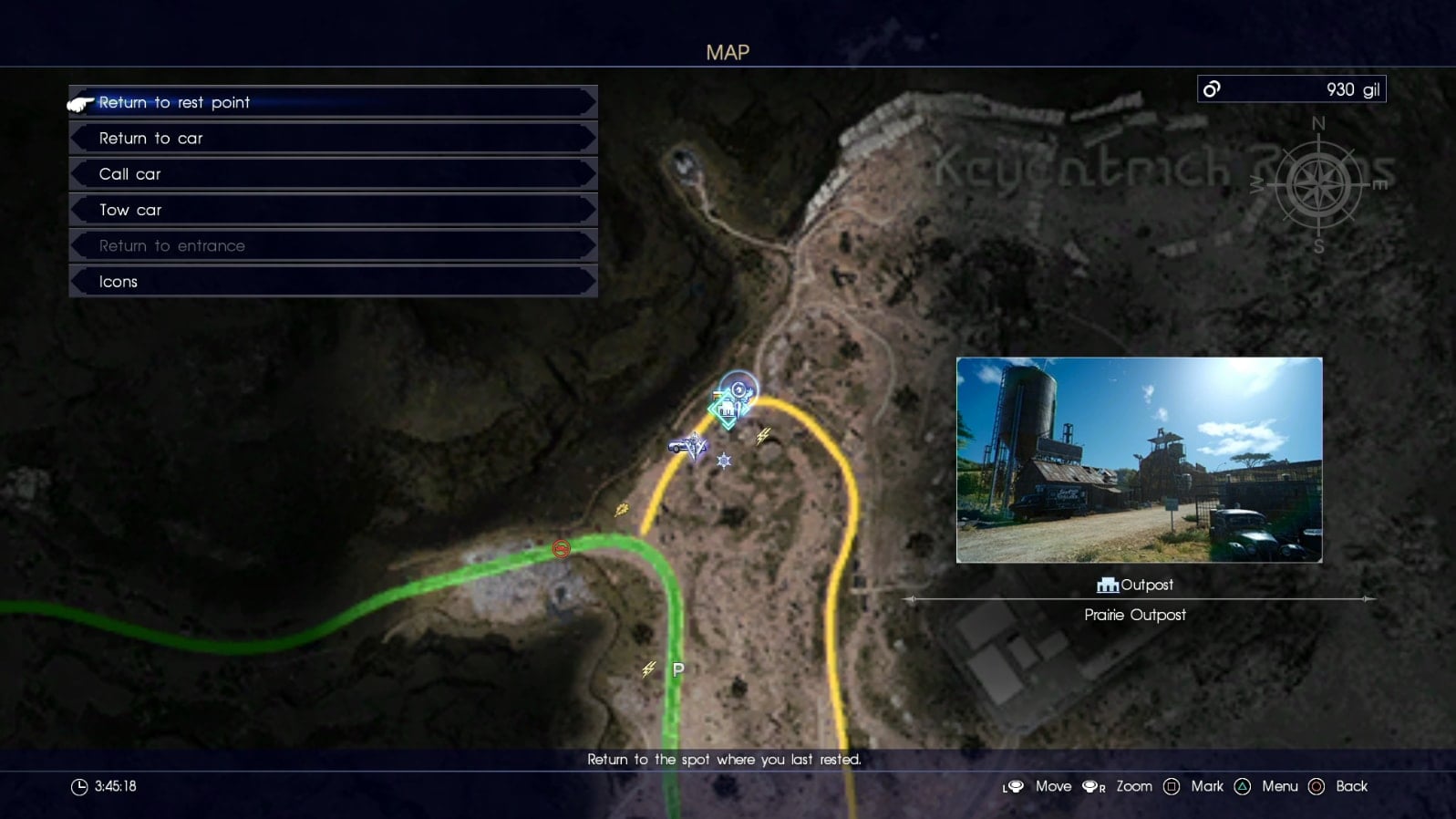Click the lightning bolt icon next to the parking spot
Image resolution: width=1456 pixels, height=819 pixels.
click(x=647, y=669)
